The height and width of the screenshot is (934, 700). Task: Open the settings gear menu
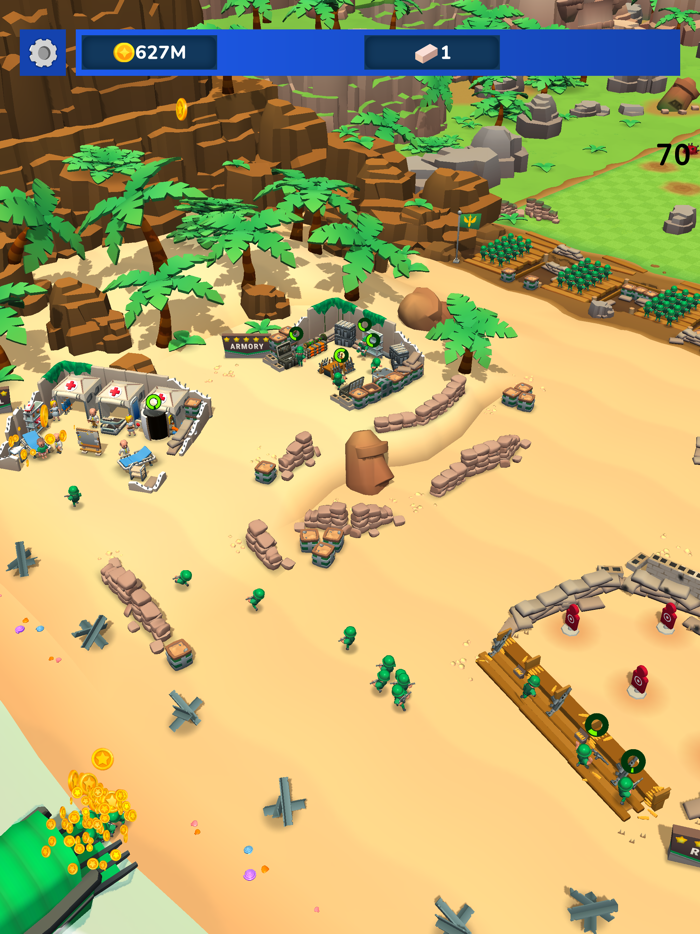(43, 53)
